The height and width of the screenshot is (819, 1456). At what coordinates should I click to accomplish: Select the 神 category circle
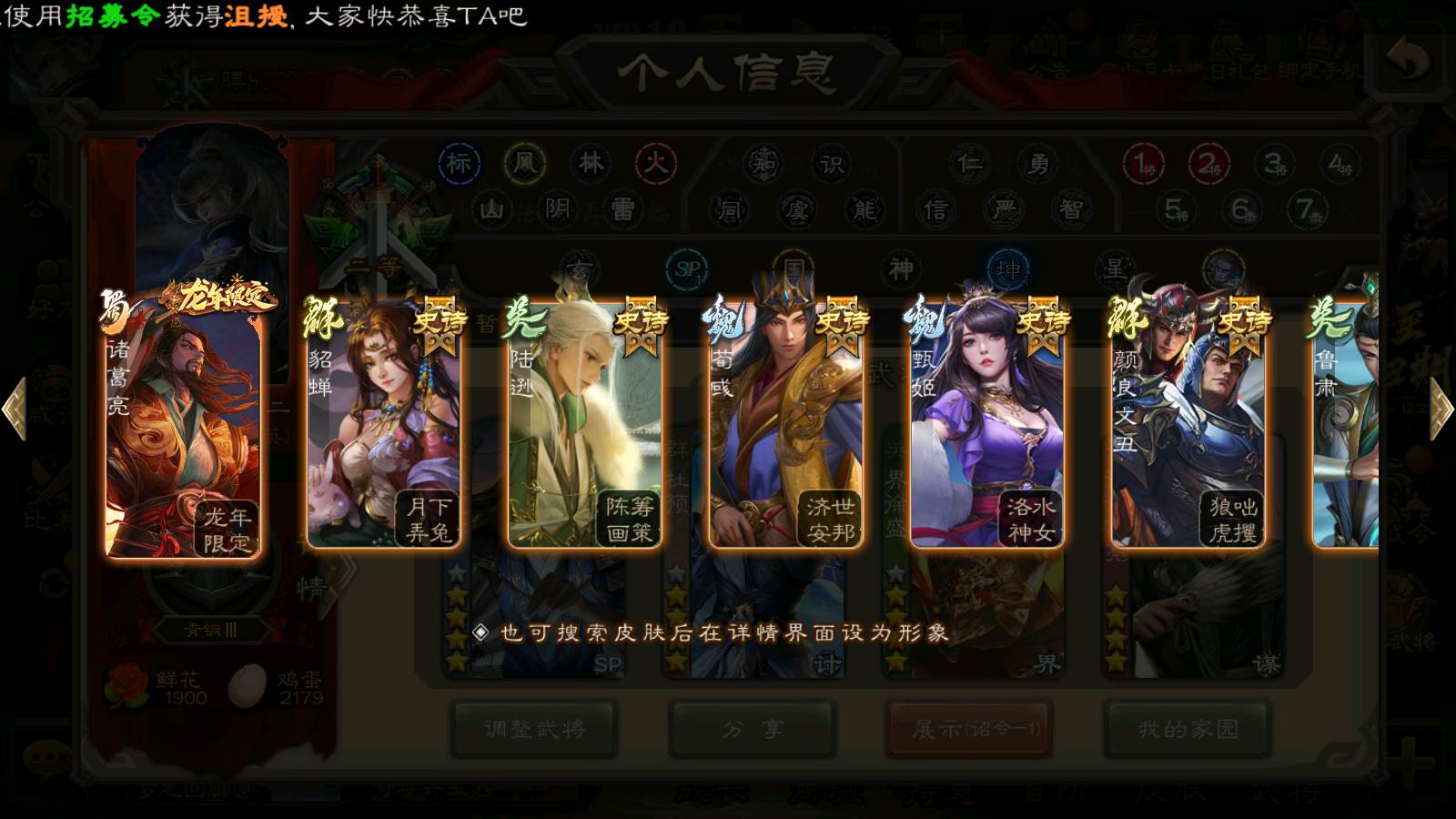(901, 269)
